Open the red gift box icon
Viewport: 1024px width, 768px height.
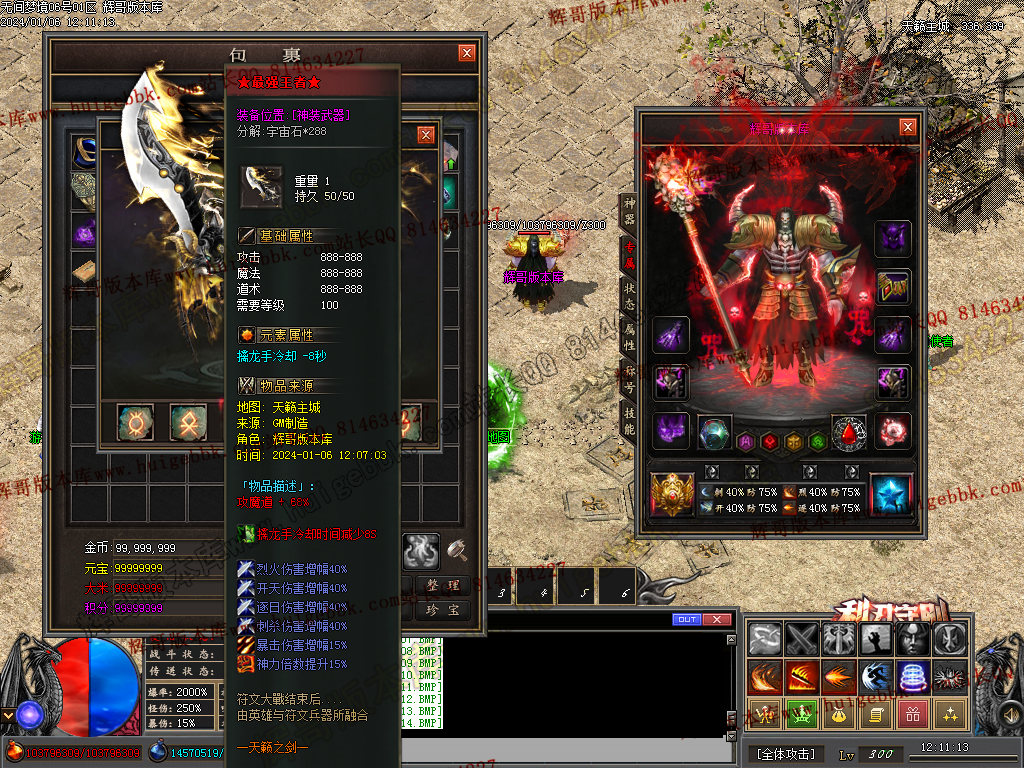point(912,714)
